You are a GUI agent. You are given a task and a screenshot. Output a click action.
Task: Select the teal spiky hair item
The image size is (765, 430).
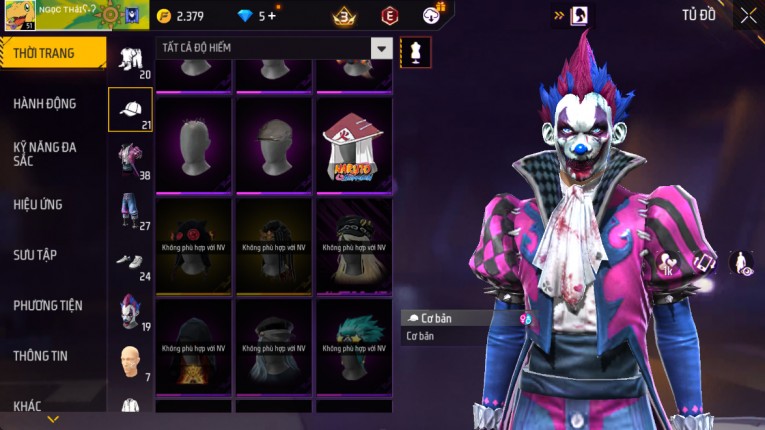point(355,347)
